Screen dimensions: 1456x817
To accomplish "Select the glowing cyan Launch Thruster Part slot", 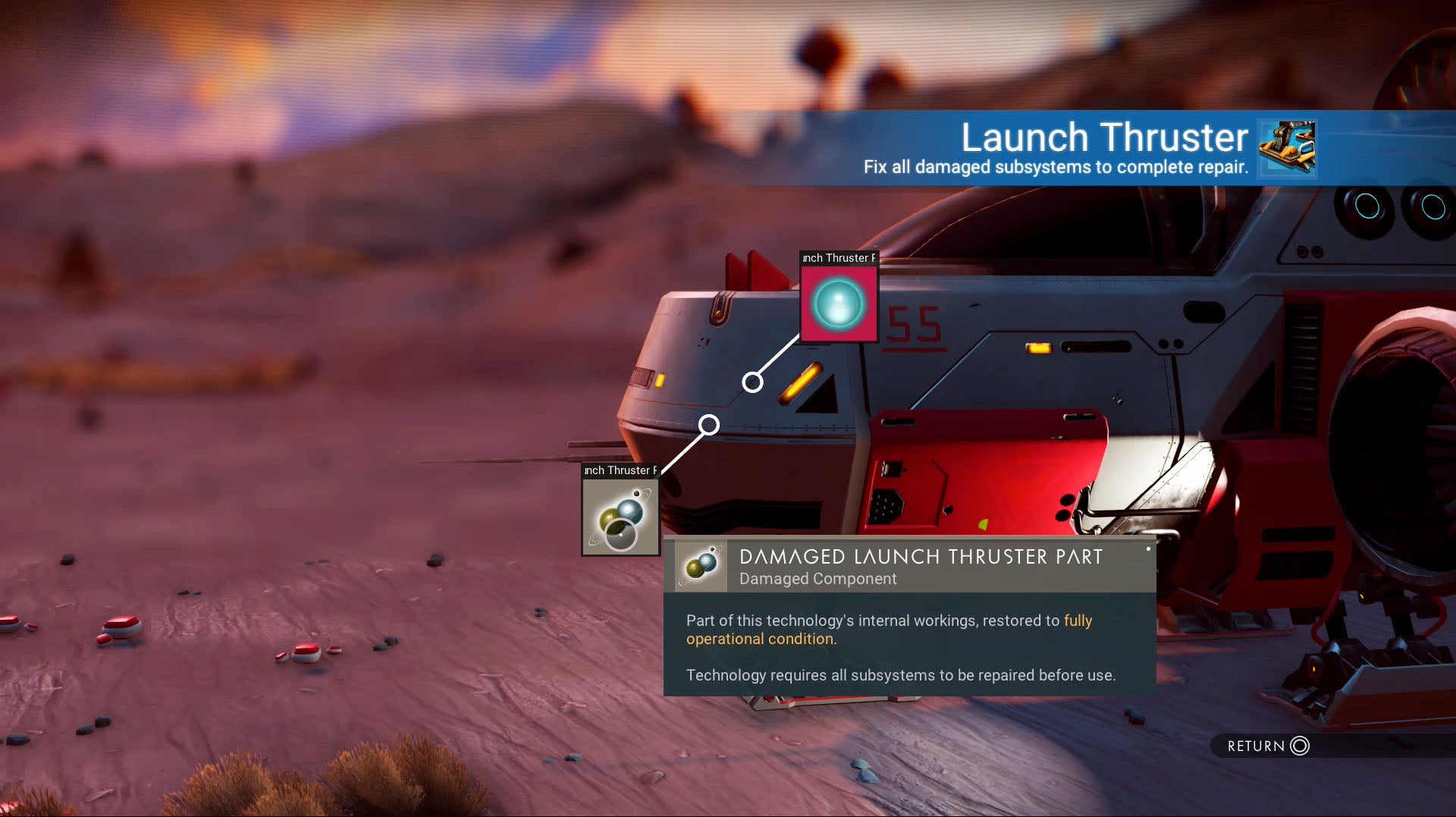I will tap(839, 303).
